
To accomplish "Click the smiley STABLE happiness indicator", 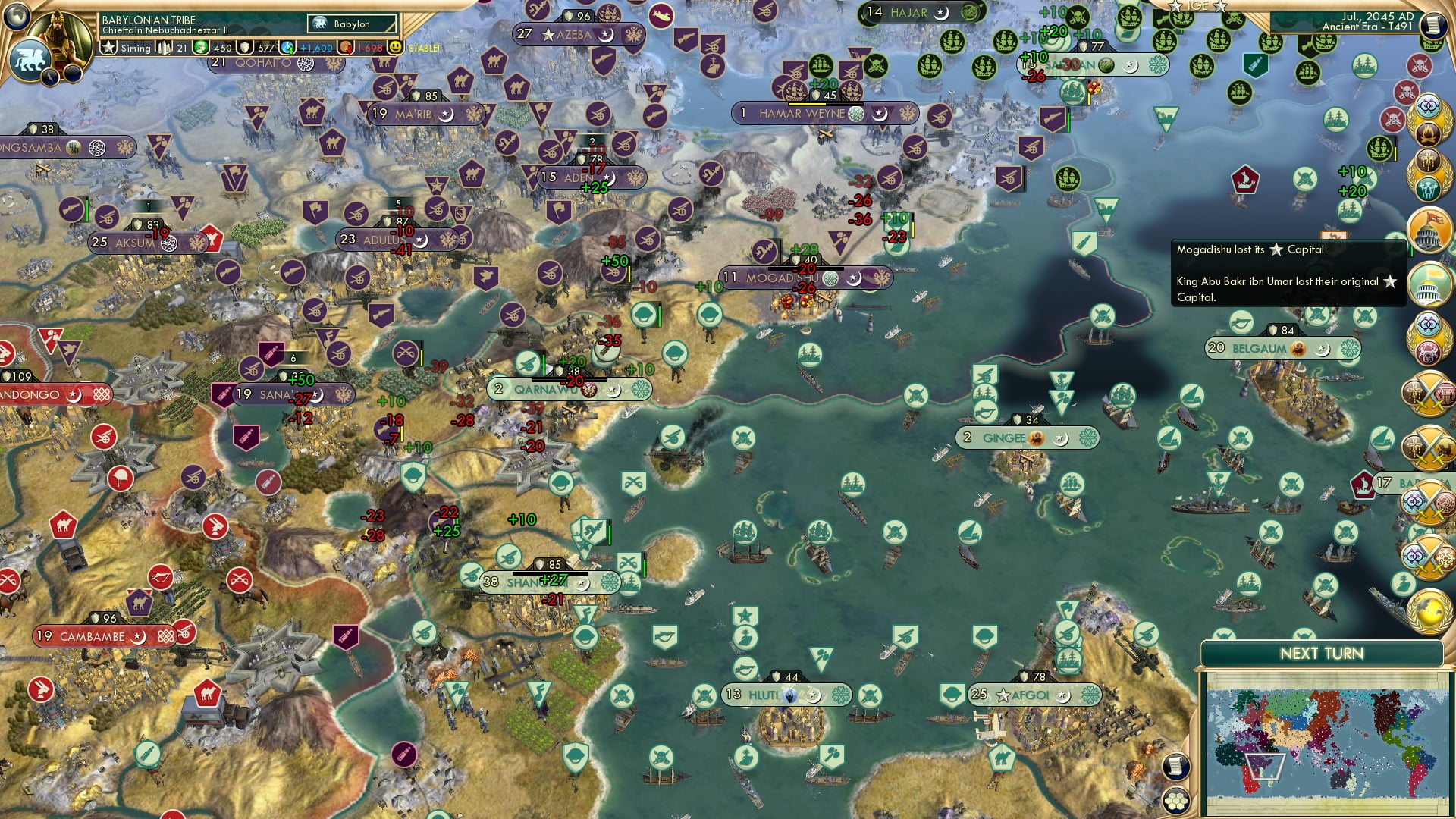I will pos(394,47).
